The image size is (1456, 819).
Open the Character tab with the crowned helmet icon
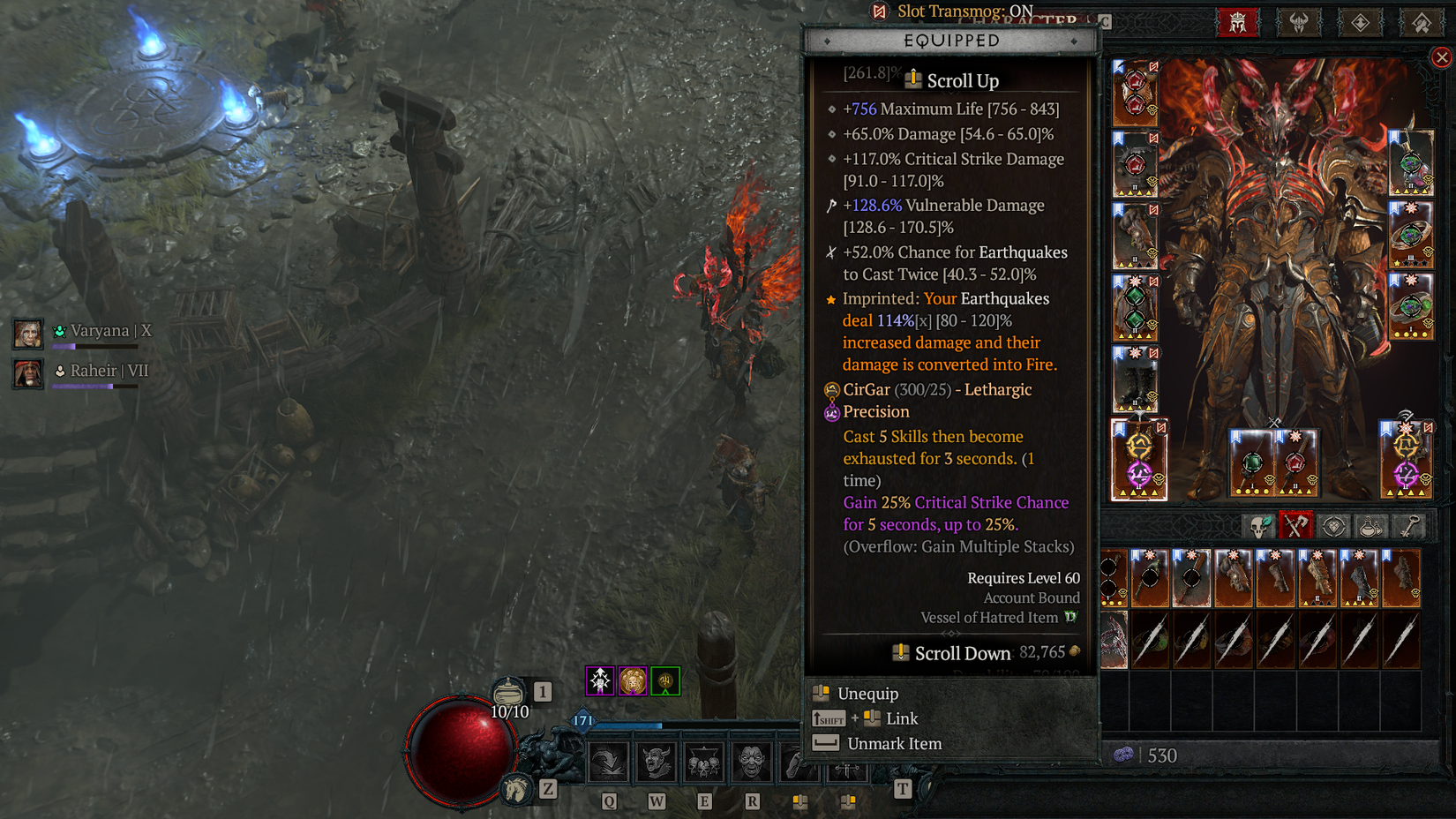(1238, 22)
